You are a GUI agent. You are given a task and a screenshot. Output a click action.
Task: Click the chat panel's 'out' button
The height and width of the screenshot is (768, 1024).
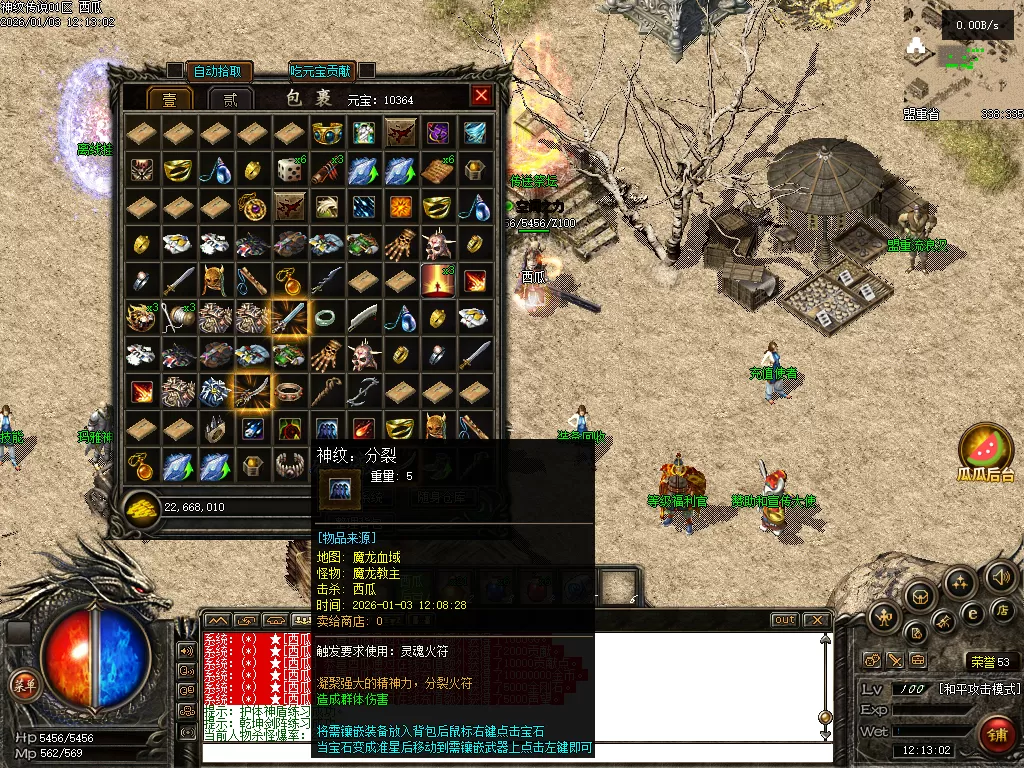[785, 620]
